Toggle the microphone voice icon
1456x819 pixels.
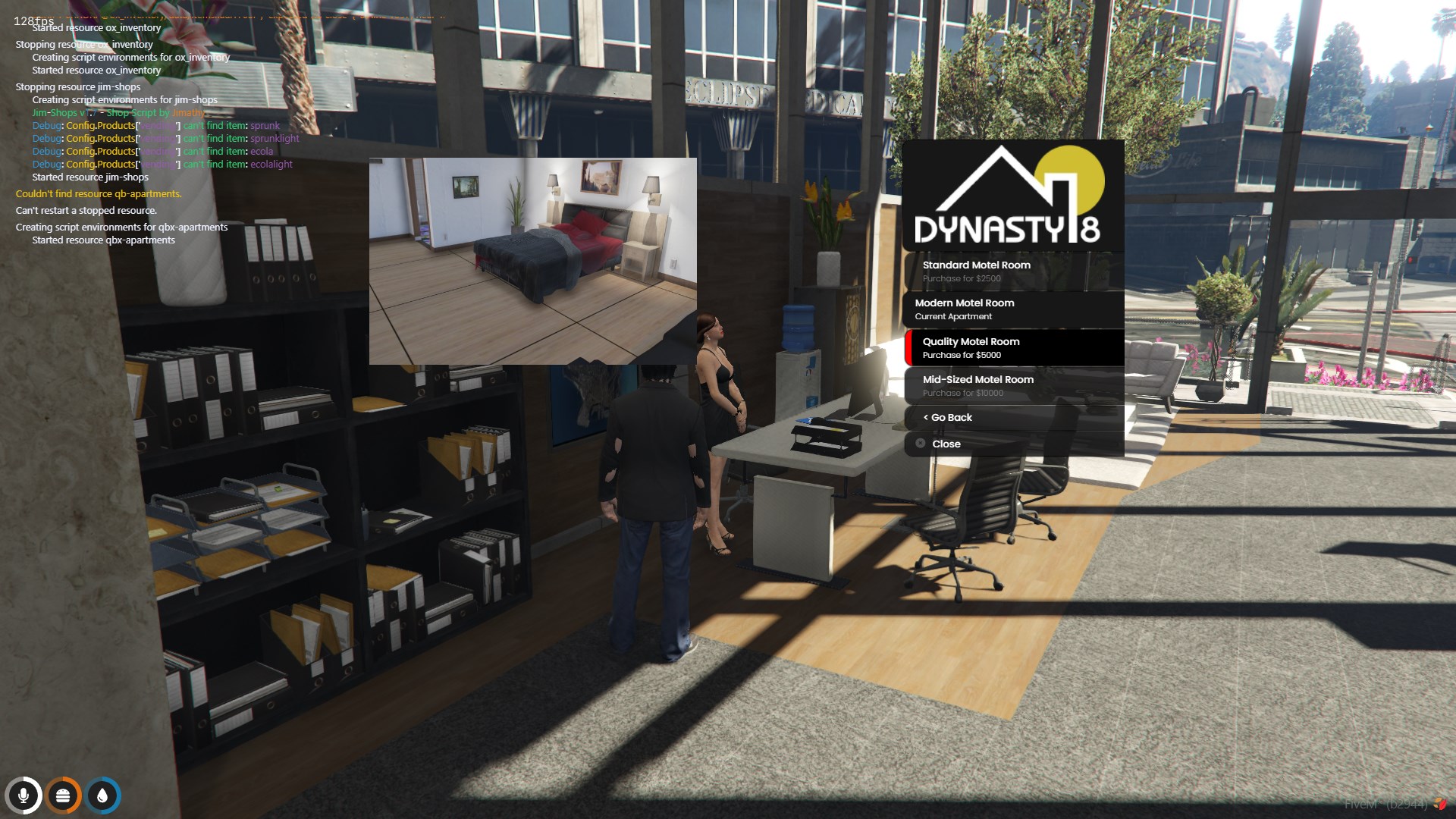[x=24, y=795]
